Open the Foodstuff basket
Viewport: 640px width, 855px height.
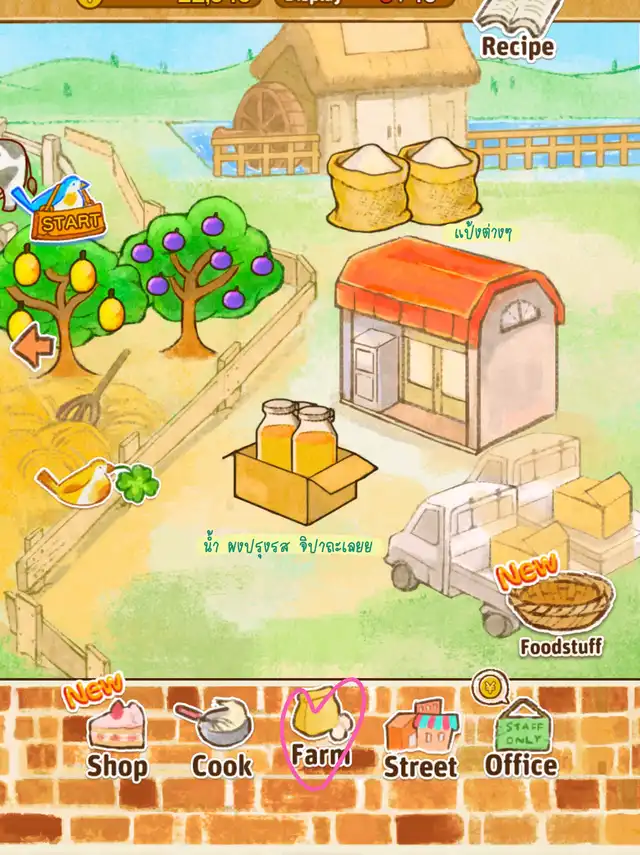(x=559, y=606)
